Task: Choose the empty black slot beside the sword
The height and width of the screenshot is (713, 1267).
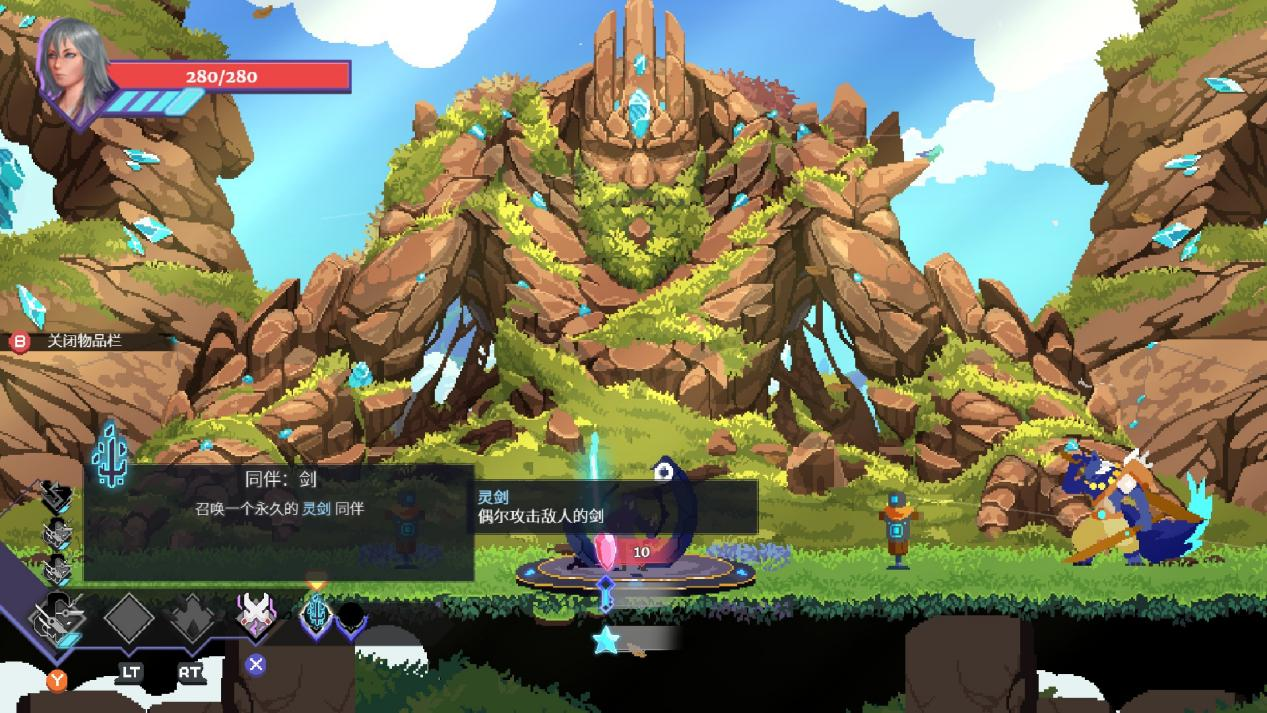Action: (351, 619)
